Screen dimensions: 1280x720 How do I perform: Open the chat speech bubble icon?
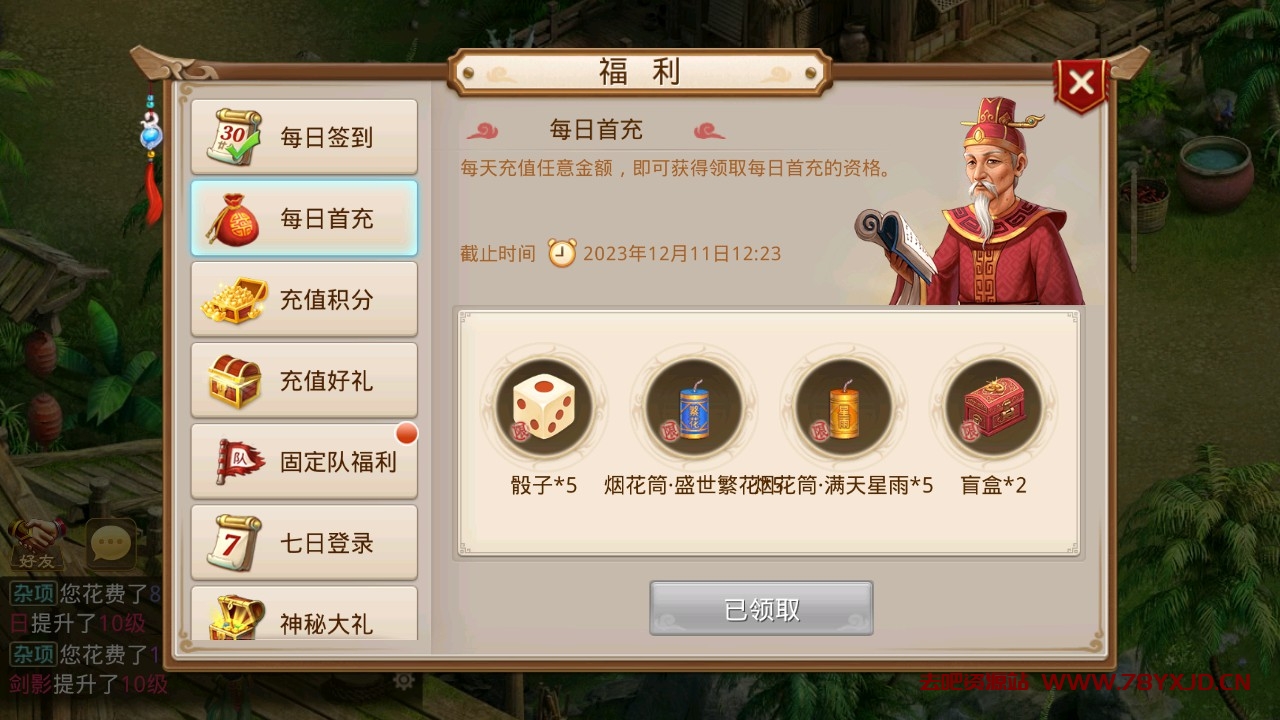pyautogui.click(x=111, y=543)
